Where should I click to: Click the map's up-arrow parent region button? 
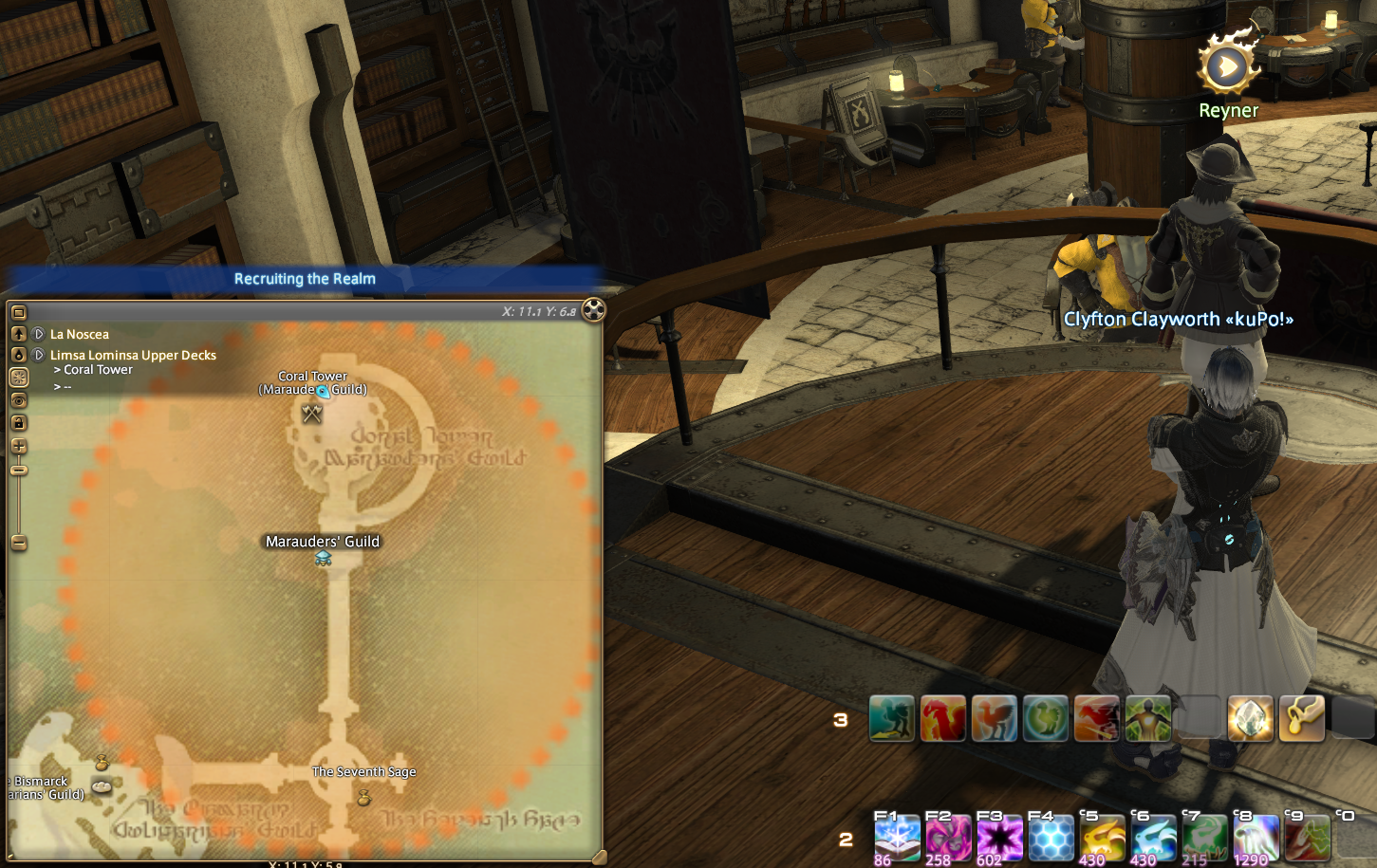[x=18, y=334]
